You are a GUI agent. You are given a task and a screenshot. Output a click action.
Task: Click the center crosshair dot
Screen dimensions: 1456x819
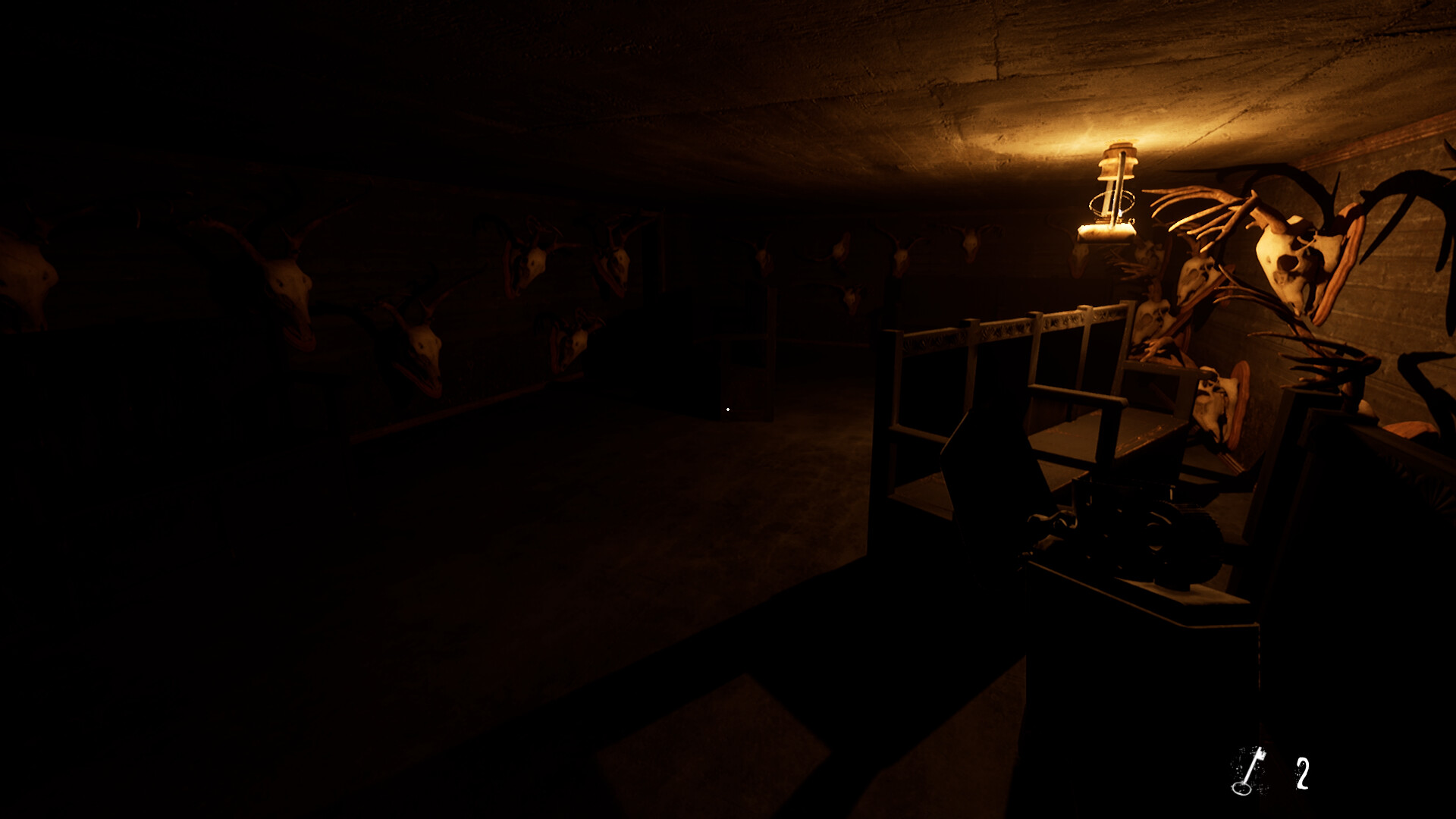point(728,409)
